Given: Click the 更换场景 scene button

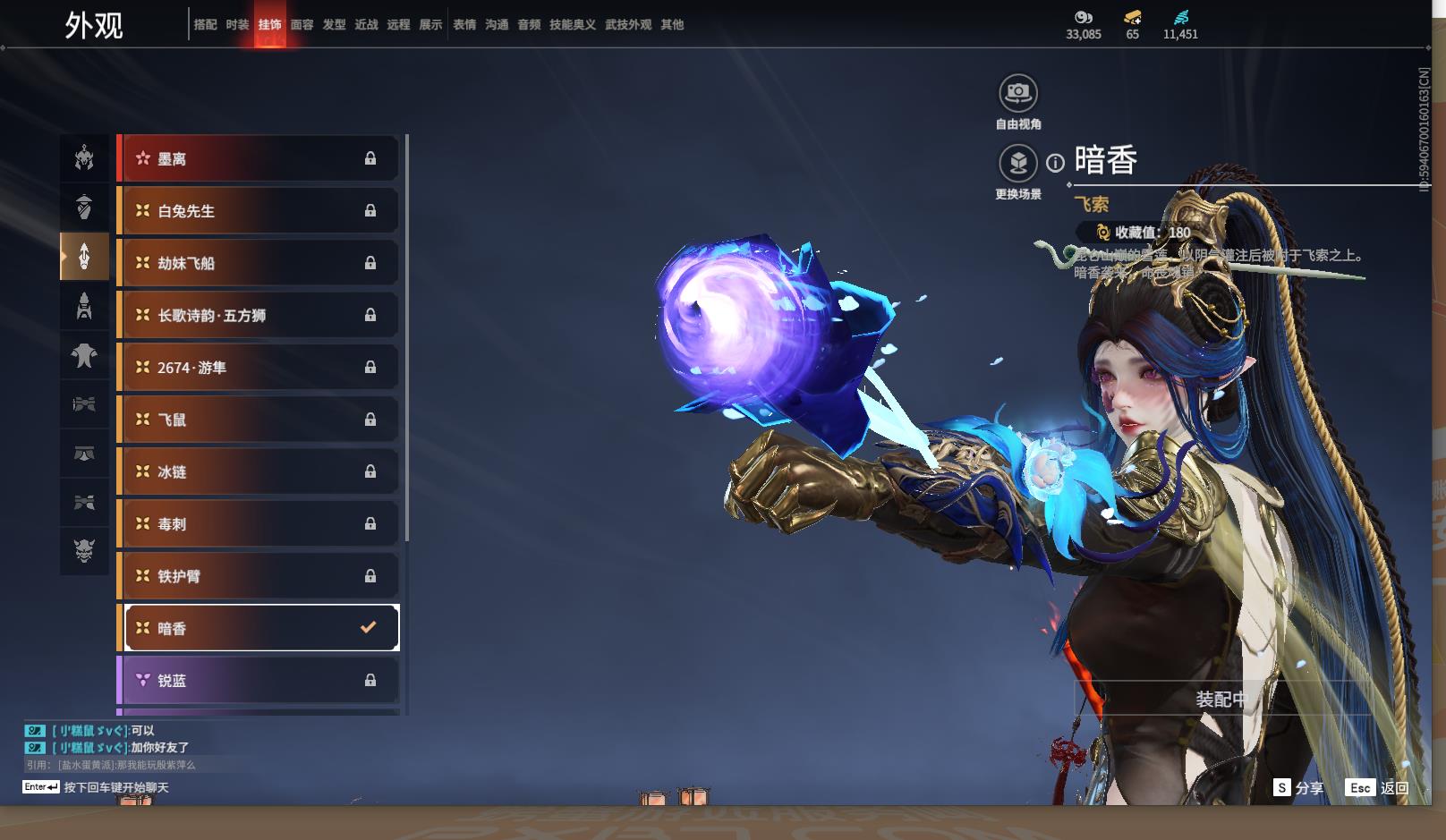Looking at the screenshot, I should 1017,164.
